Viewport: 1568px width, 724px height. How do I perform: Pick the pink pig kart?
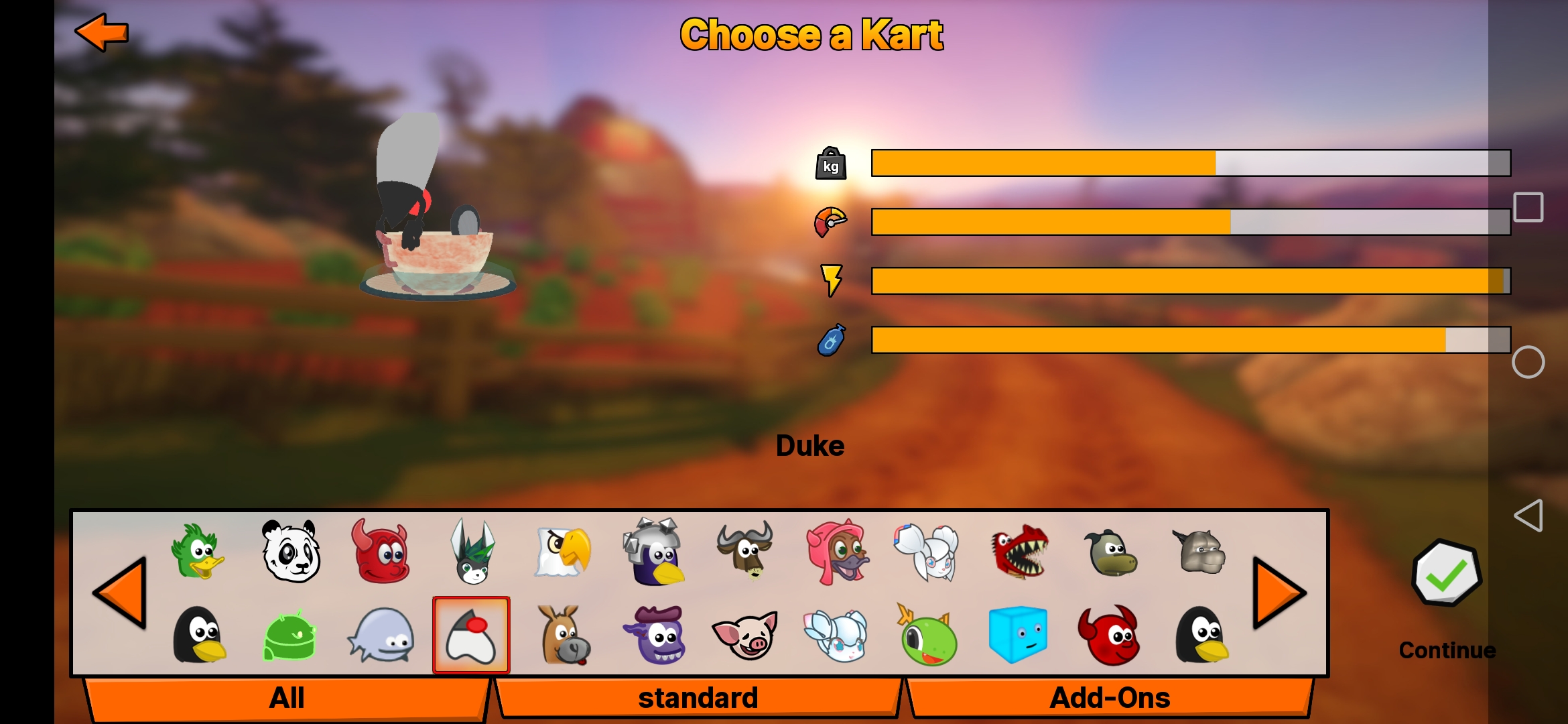tap(745, 636)
